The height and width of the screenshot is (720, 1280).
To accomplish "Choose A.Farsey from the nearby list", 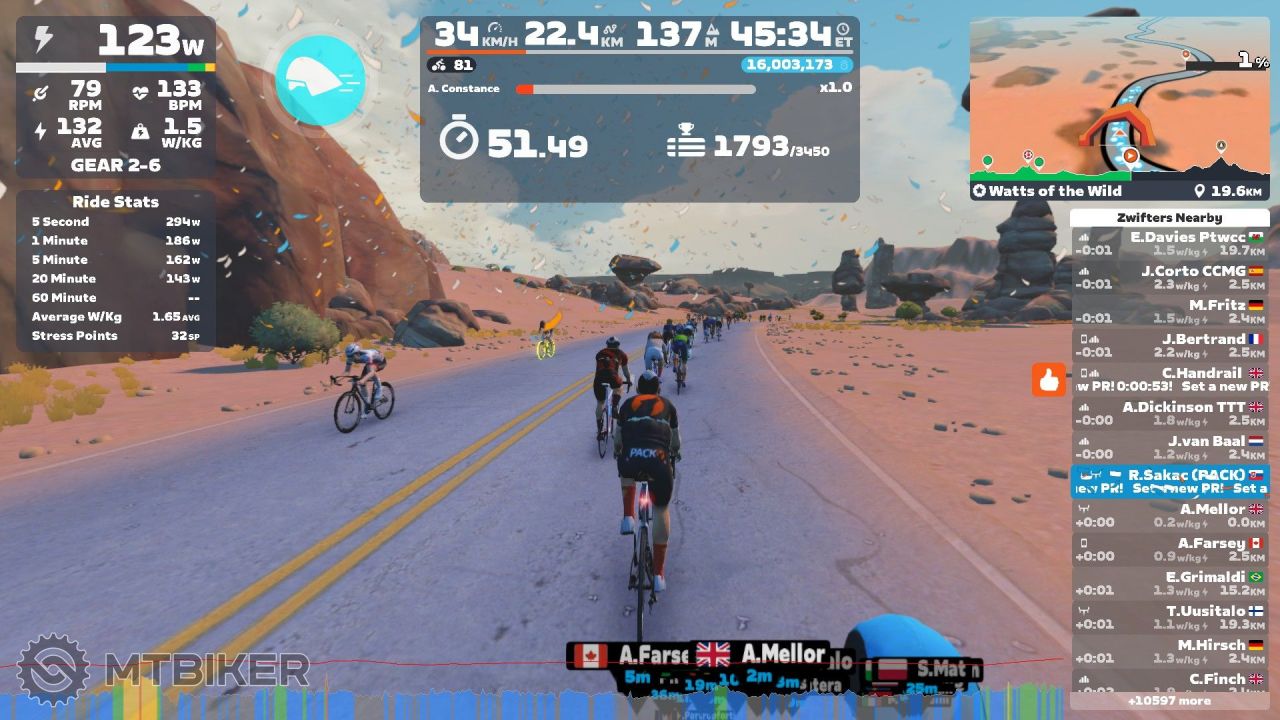I will coord(1169,550).
